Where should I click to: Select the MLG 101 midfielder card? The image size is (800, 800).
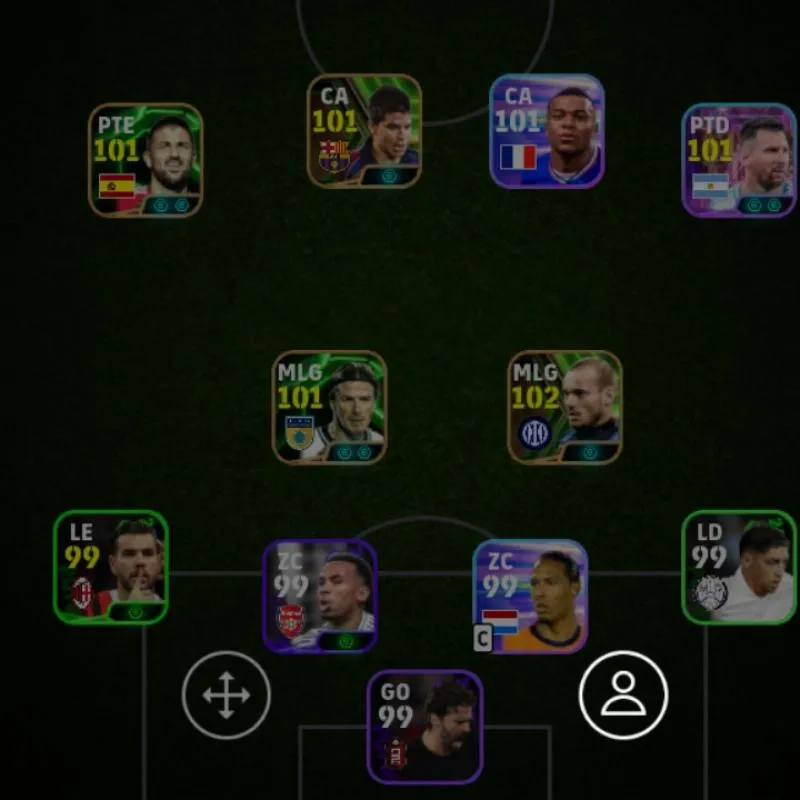tap(329, 407)
